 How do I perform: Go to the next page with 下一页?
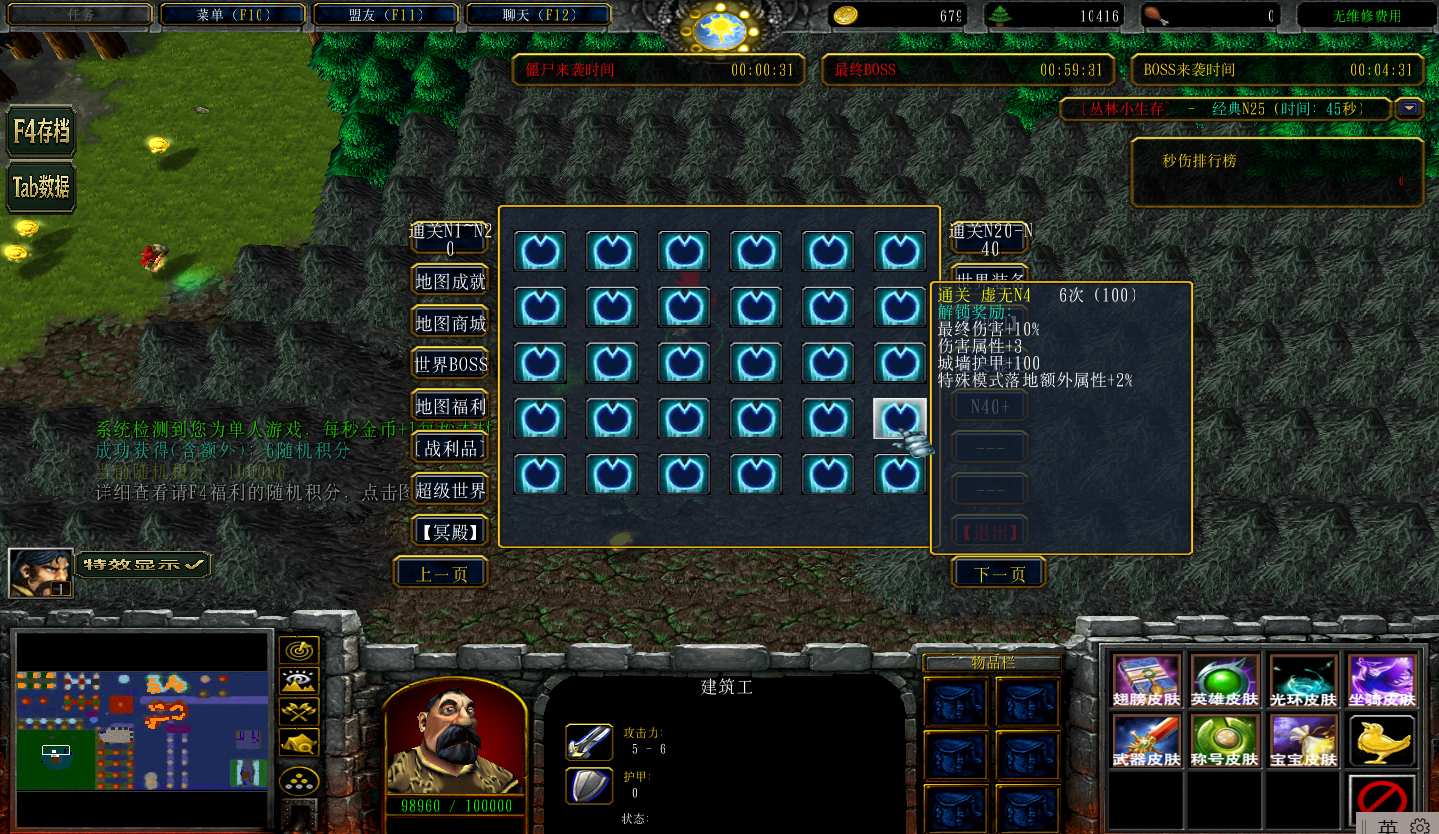(998, 574)
